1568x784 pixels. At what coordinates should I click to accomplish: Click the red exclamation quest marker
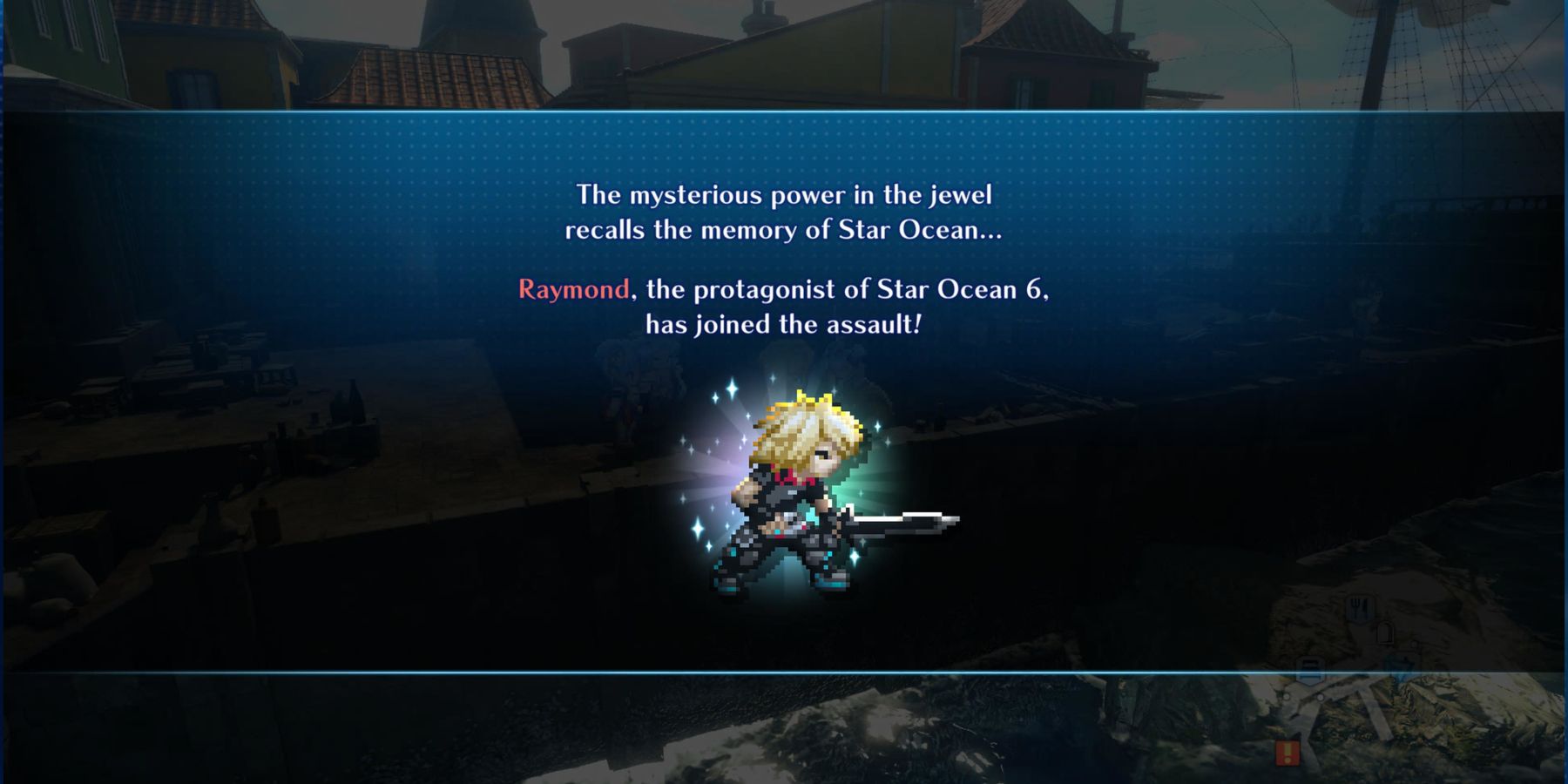1288,752
